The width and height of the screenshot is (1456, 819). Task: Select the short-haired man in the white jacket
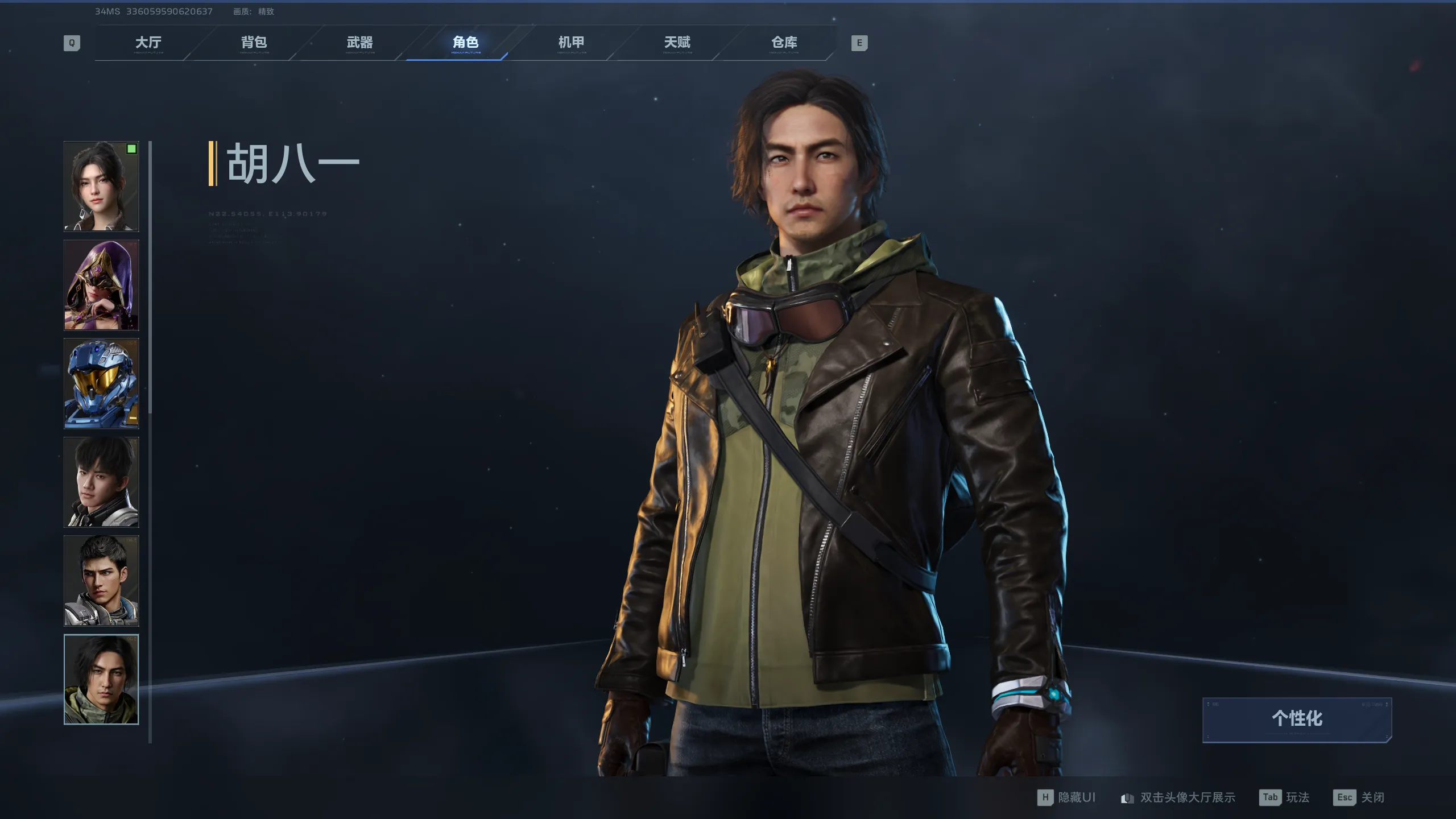coord(101,482)
